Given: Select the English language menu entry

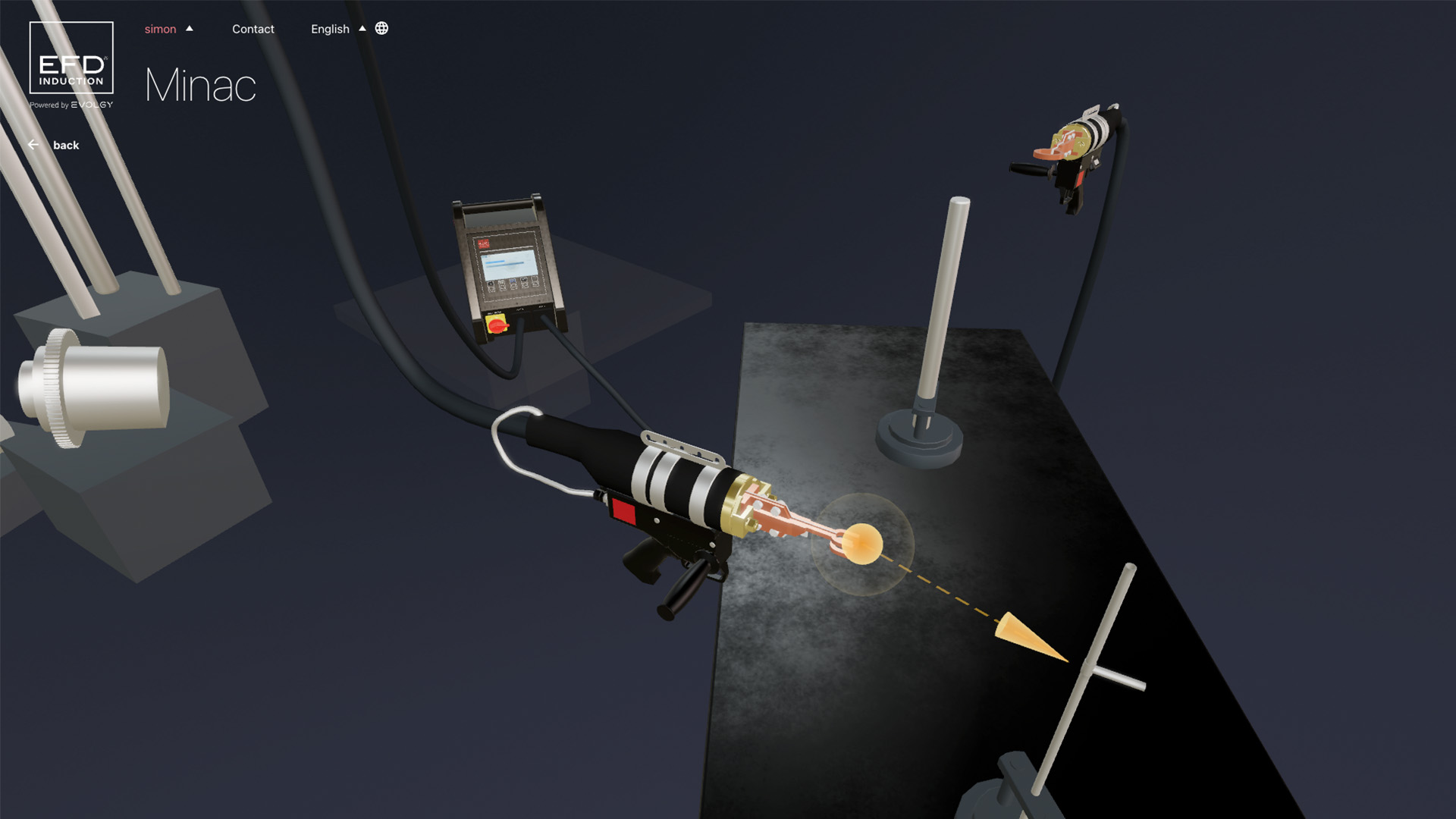Looking at the screenshot, I should pos(330,29).
